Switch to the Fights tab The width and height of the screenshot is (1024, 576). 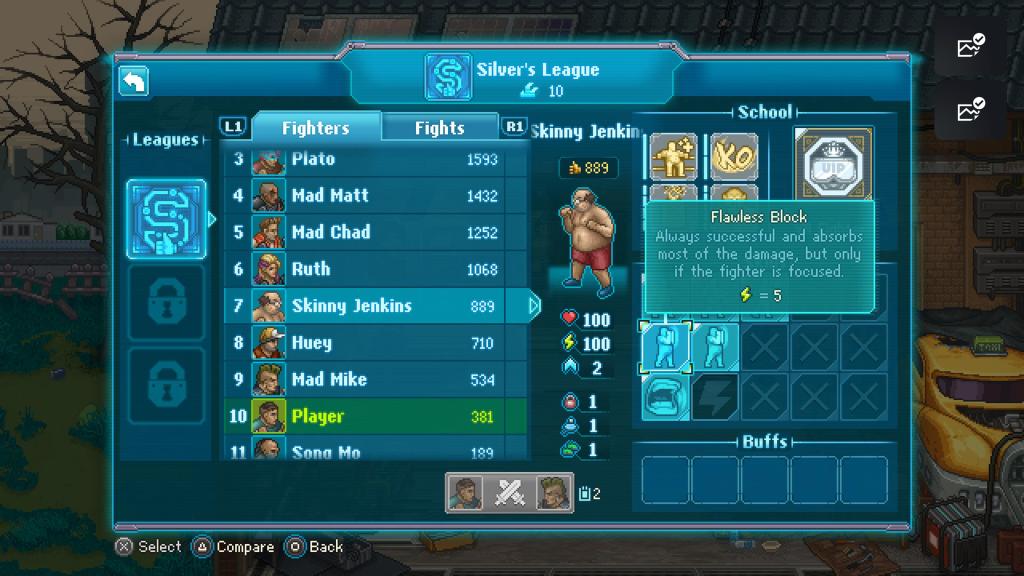pyautogui.click(x=439, y=128)
